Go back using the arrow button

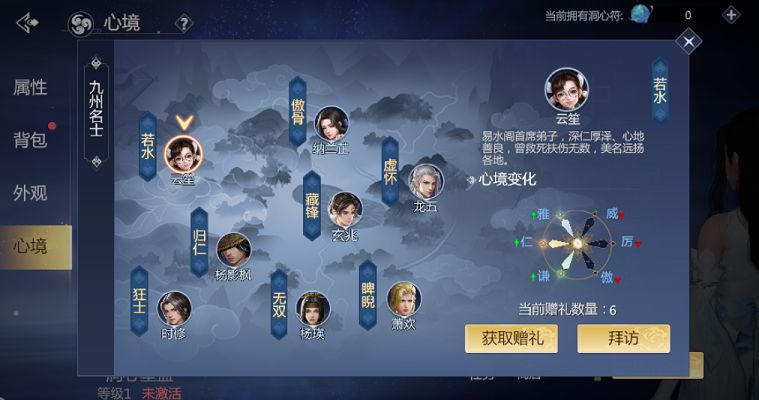[27, 22]
